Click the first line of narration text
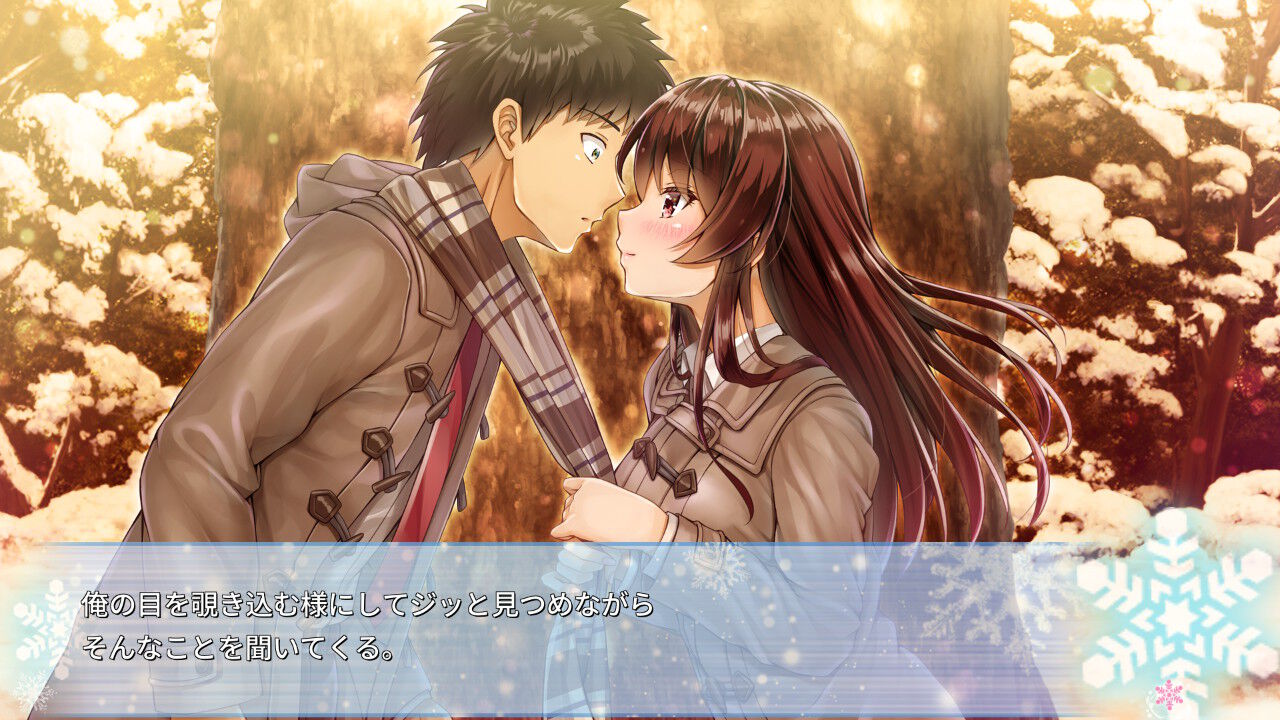The height and width of the screenshot is (720, 1280). pyautogui.click(x=365, y=603)
